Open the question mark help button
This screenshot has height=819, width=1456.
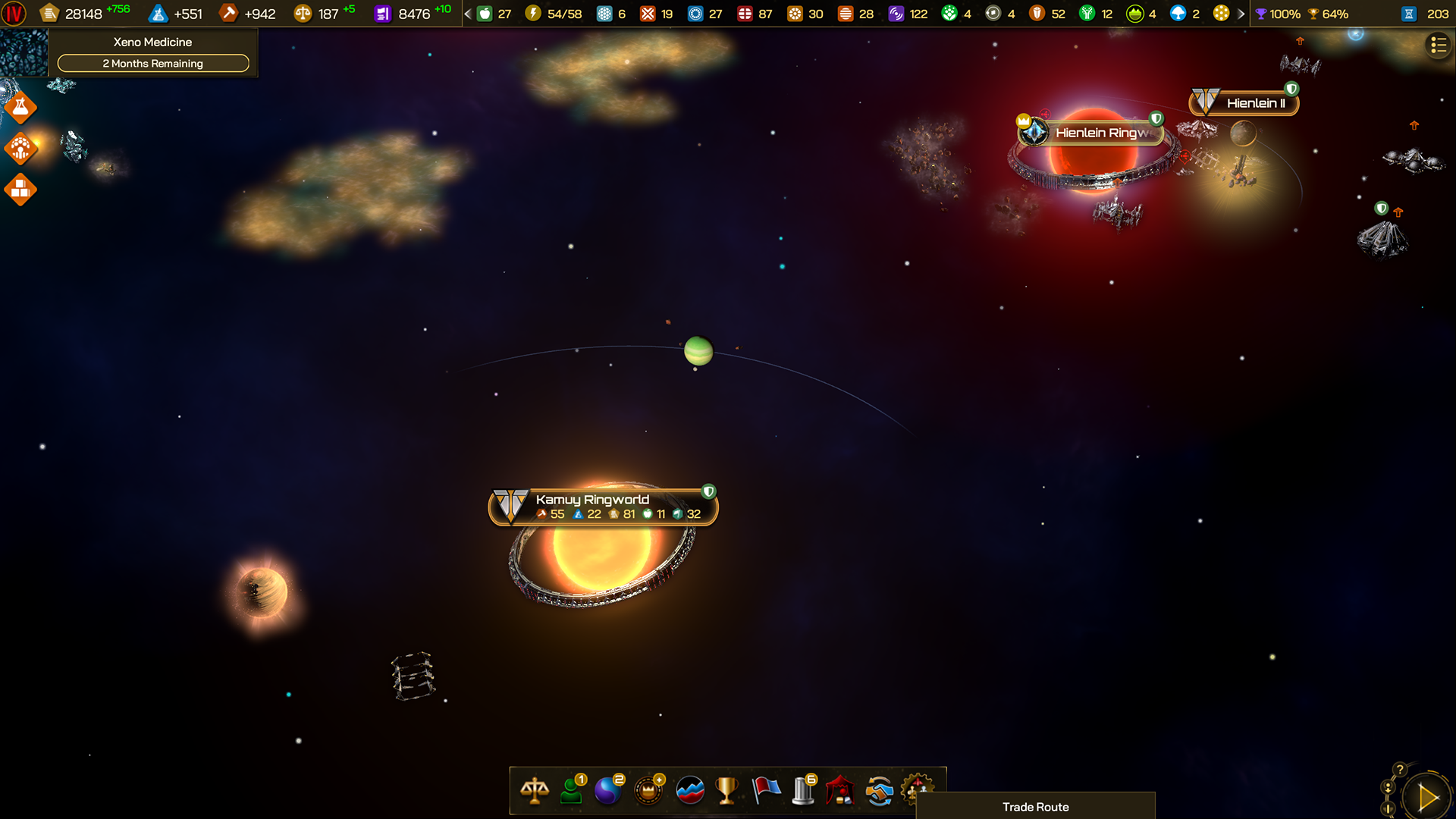1400,770
